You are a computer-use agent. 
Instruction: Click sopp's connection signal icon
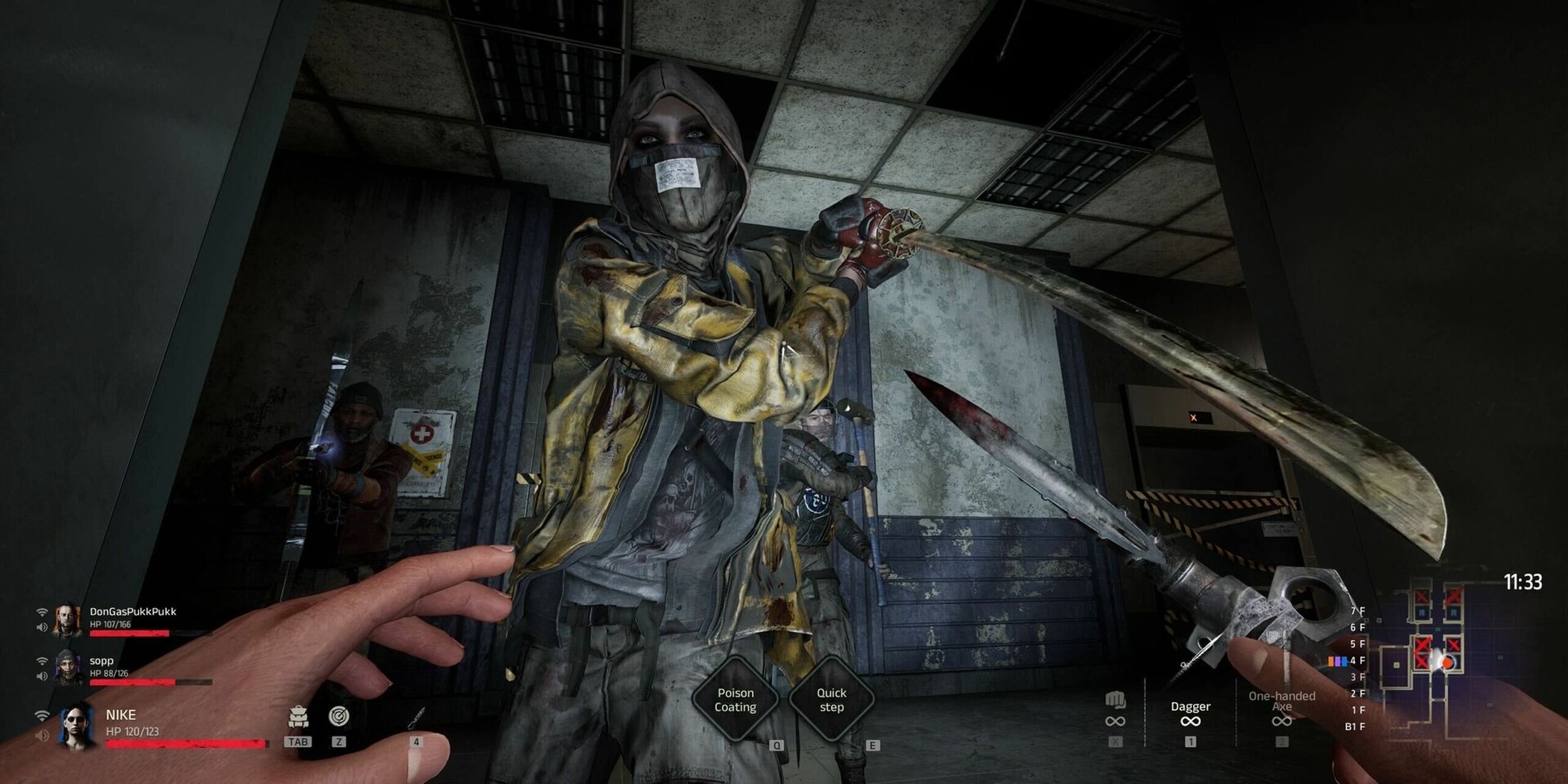42,660
